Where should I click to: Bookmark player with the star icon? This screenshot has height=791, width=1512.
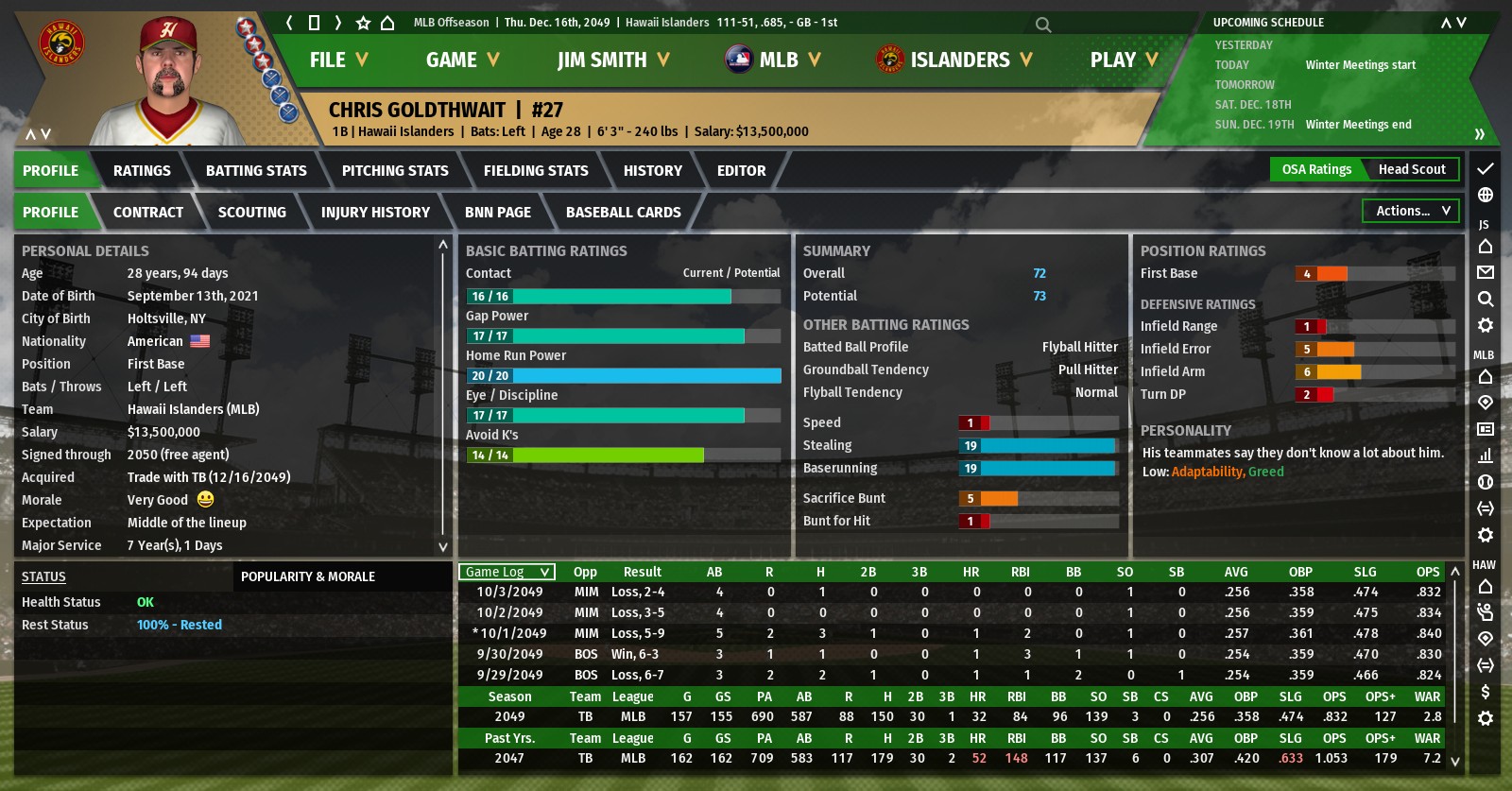(363, 23)
